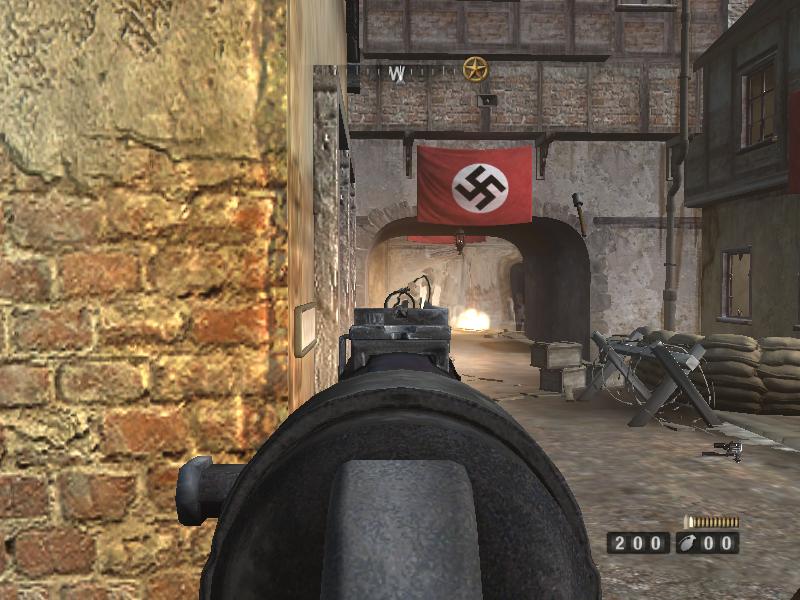This screenshot has height=600, width=800.
Task: Select the compass strip showing W
Action: click(x=398, y=72)
